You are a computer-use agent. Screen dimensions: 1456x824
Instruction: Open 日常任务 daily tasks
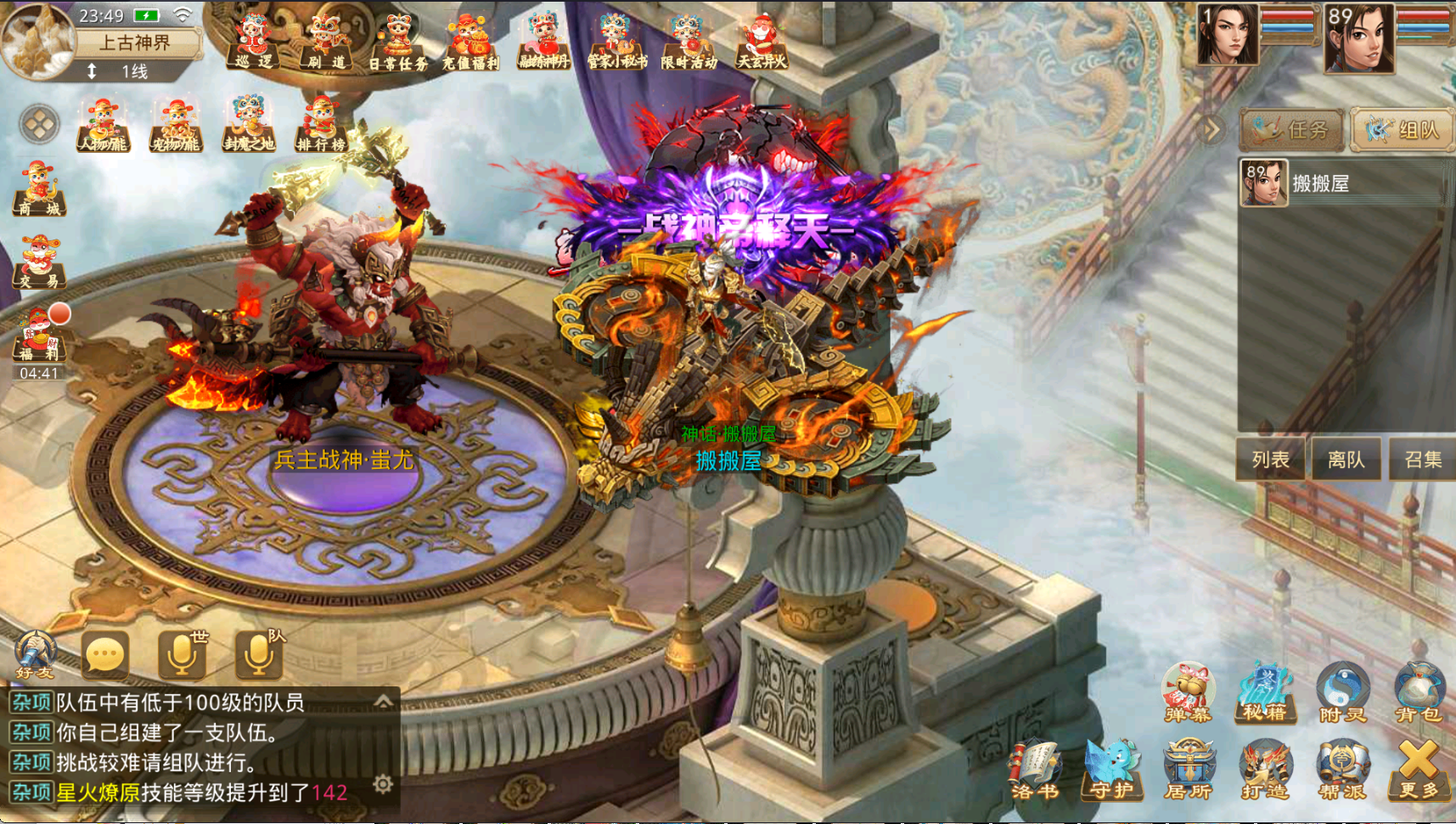397,42
